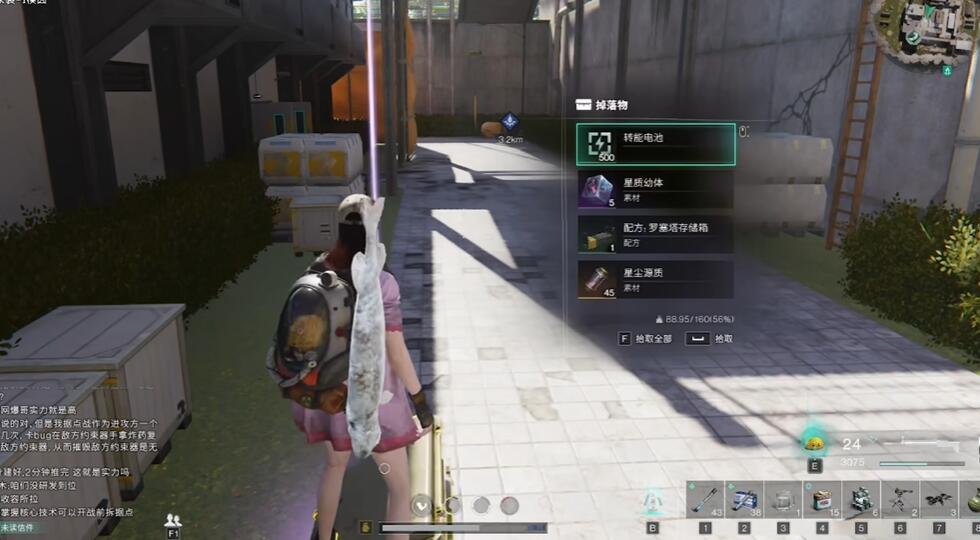Screen dimensions: 980x540
Task: Select the hotbar slot with 43 count
Action: point(705,498)
